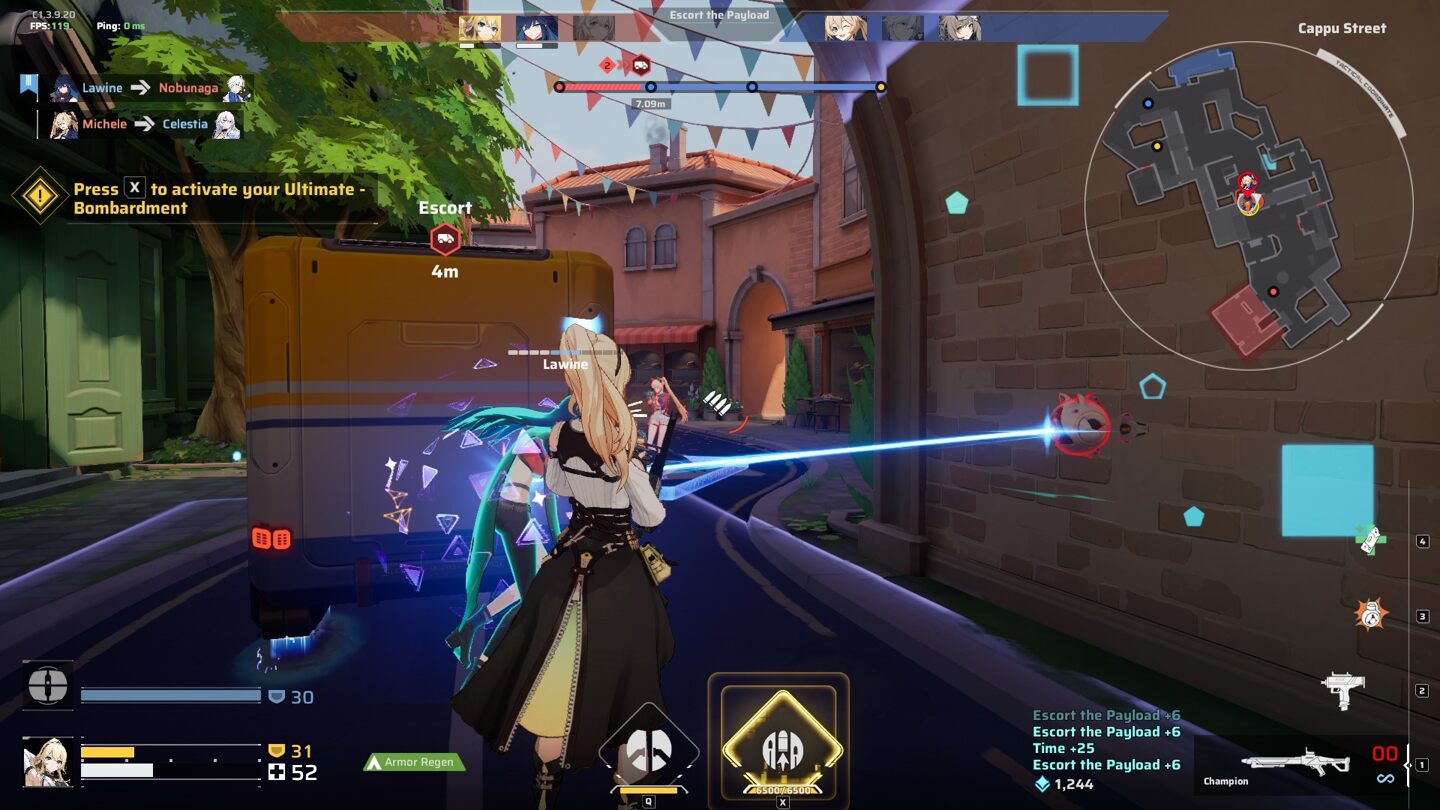Switch to the secondary pistol weapon
Image resolution: width=1440 pixels, height=810 pixels.
click(x=1343, y=689)
